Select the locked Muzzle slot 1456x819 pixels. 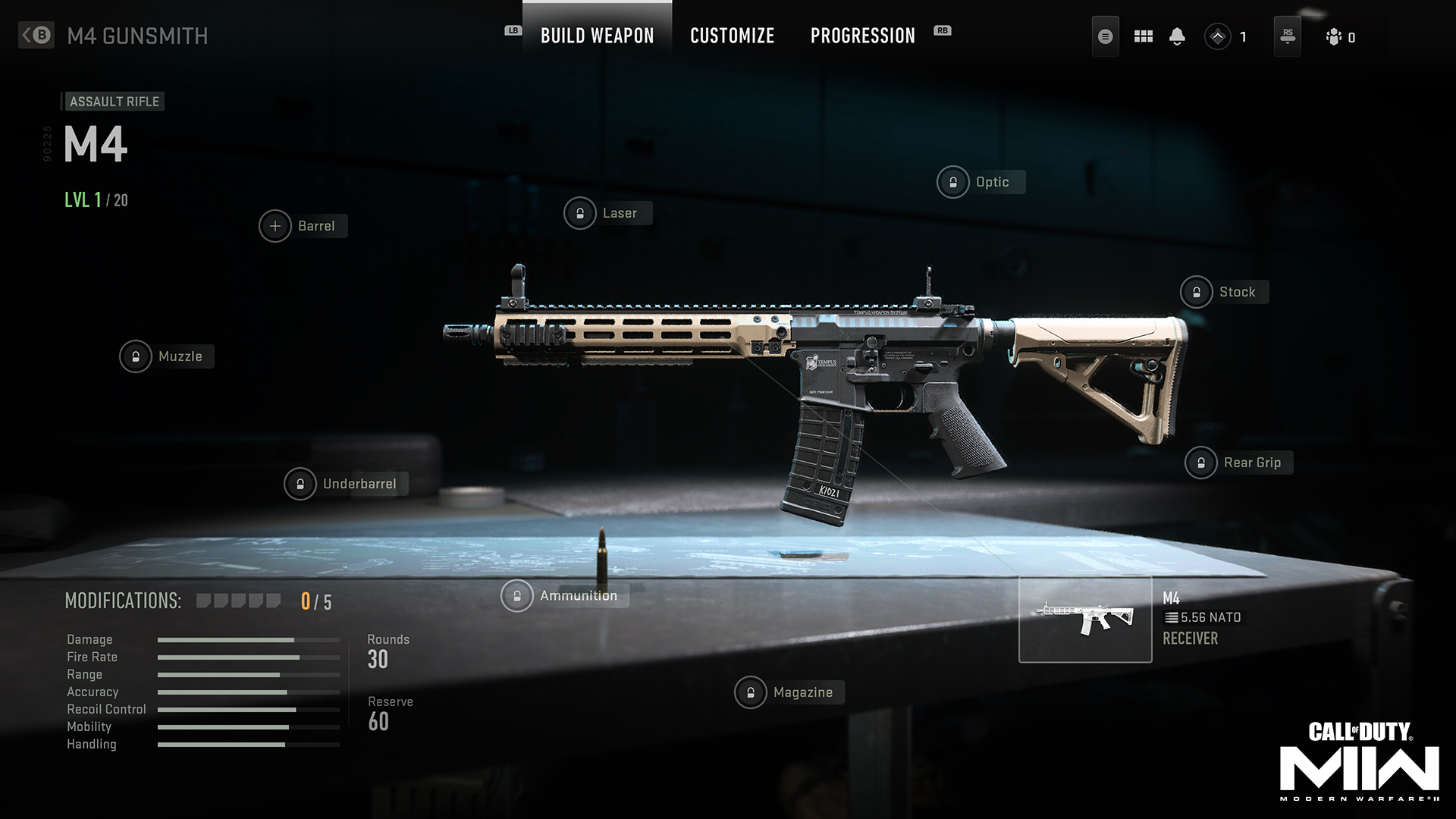click(136, 356)
